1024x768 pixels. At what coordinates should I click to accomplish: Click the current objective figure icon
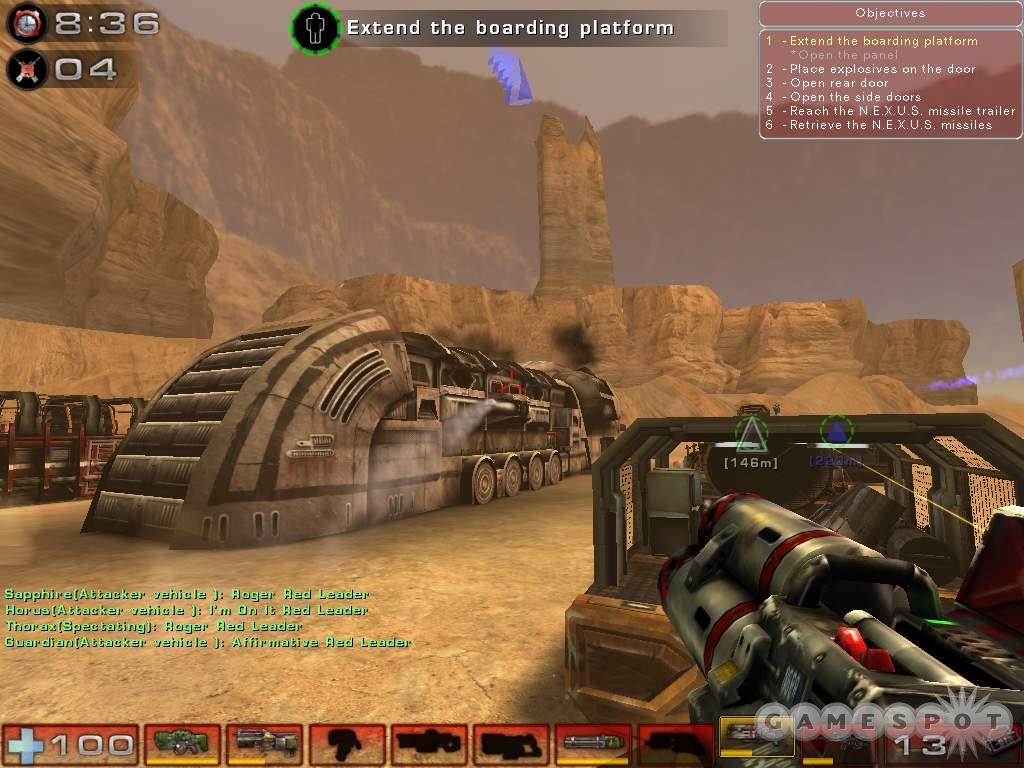coord(316,27)
